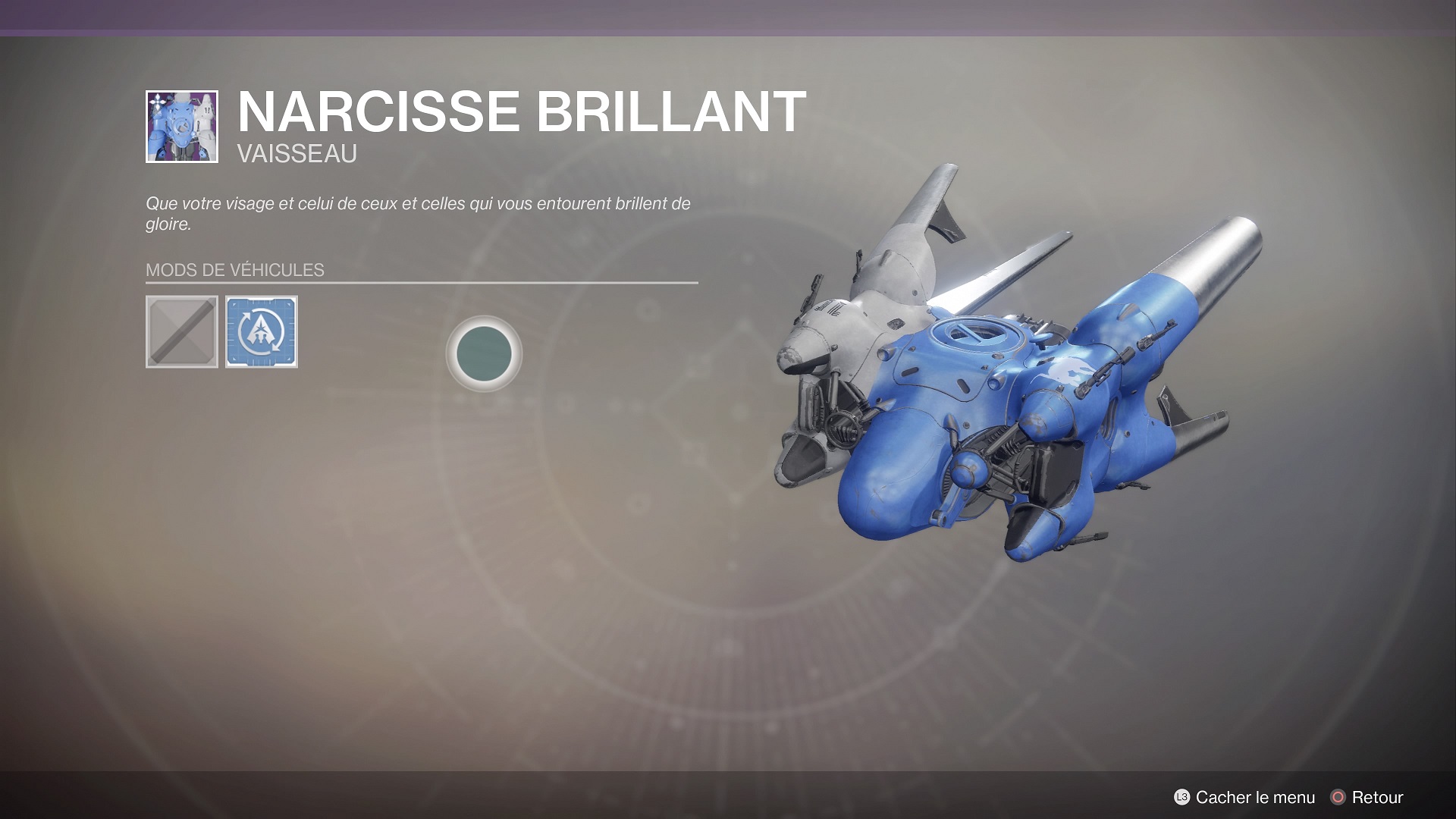Select the empty shader mod slot
Screen dimensions: 1456x819
pos(182,331)
